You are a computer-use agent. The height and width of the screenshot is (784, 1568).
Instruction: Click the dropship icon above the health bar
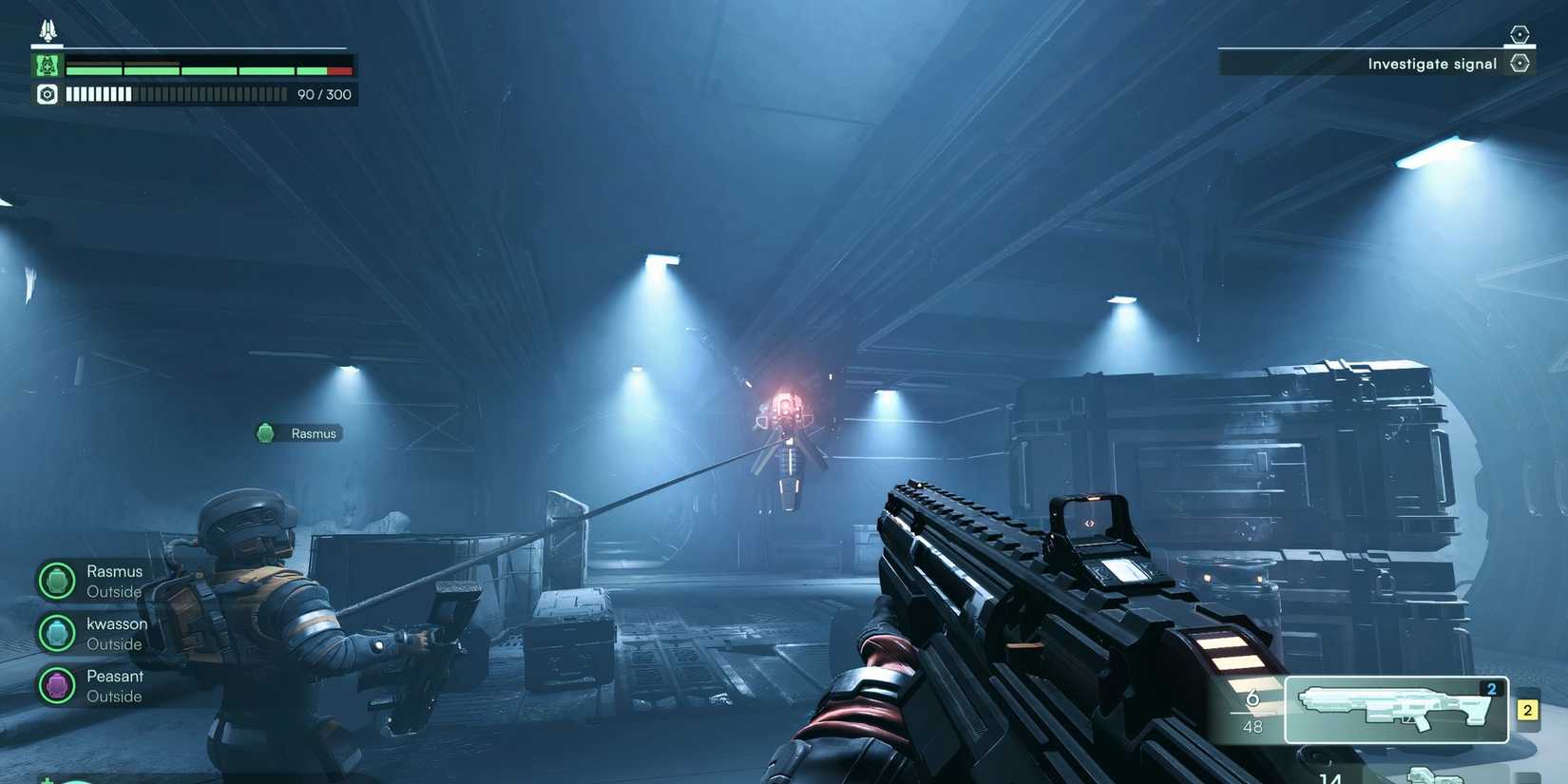click(46, 29)
